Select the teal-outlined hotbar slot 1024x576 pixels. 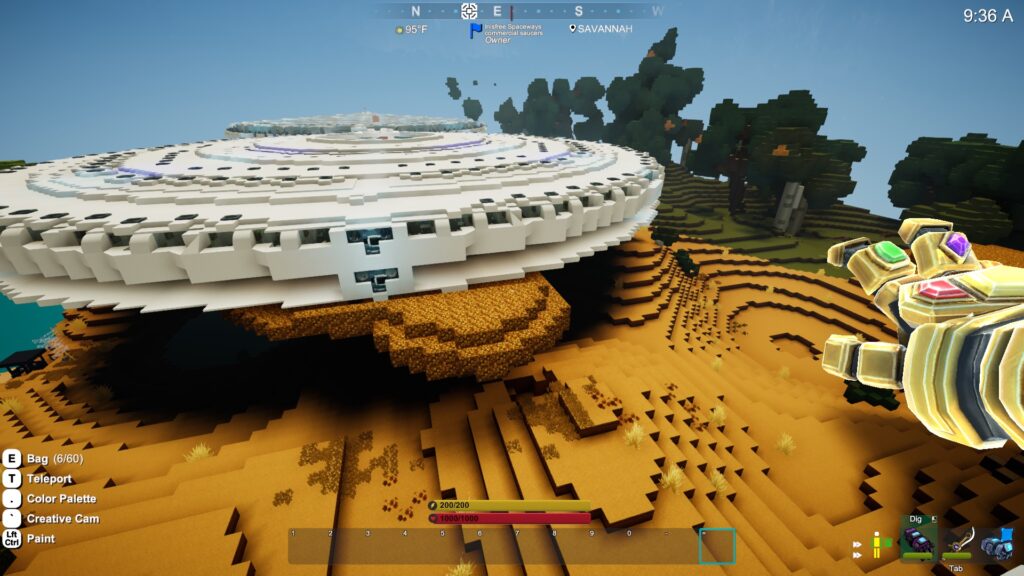pos(717,546)
